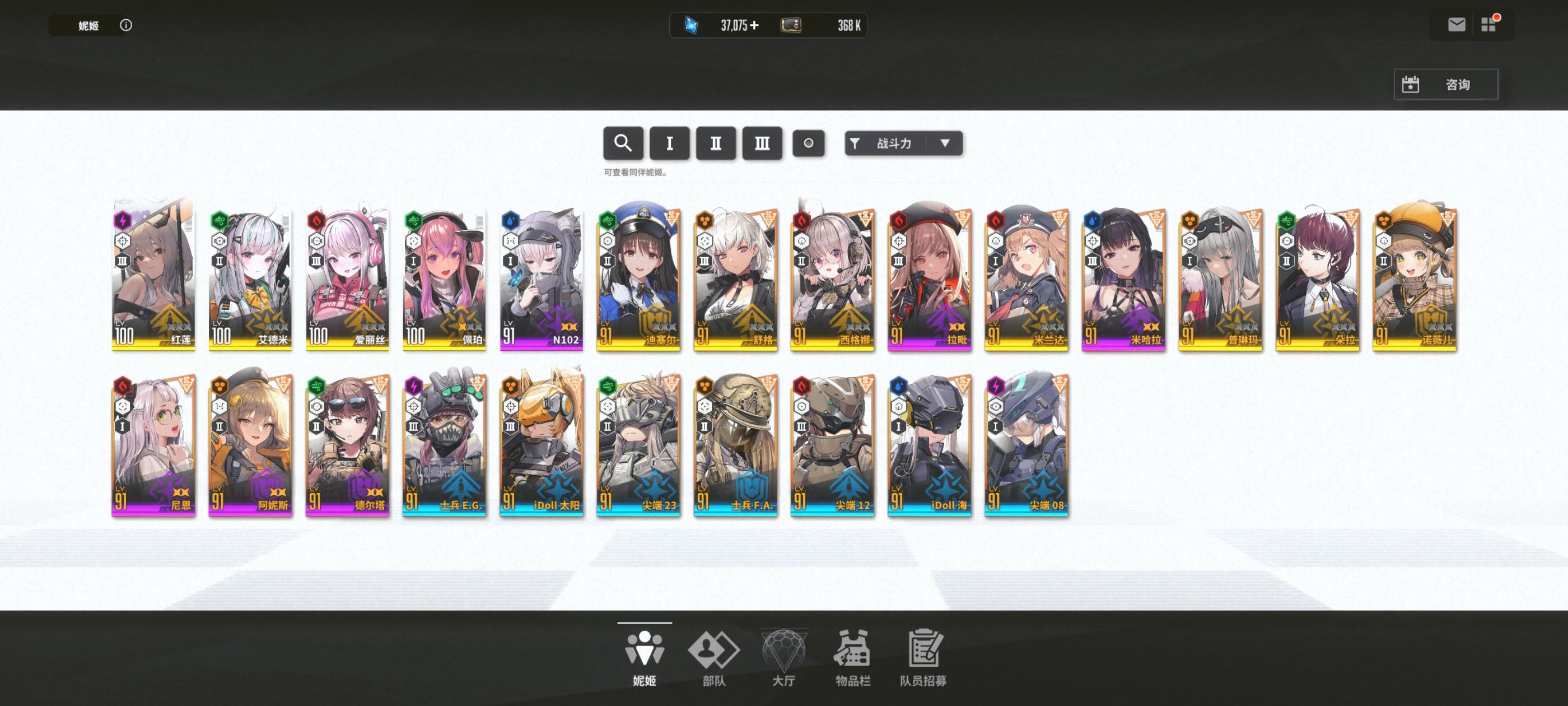Open the 战斗力 sort dropdown

point(903,143)
